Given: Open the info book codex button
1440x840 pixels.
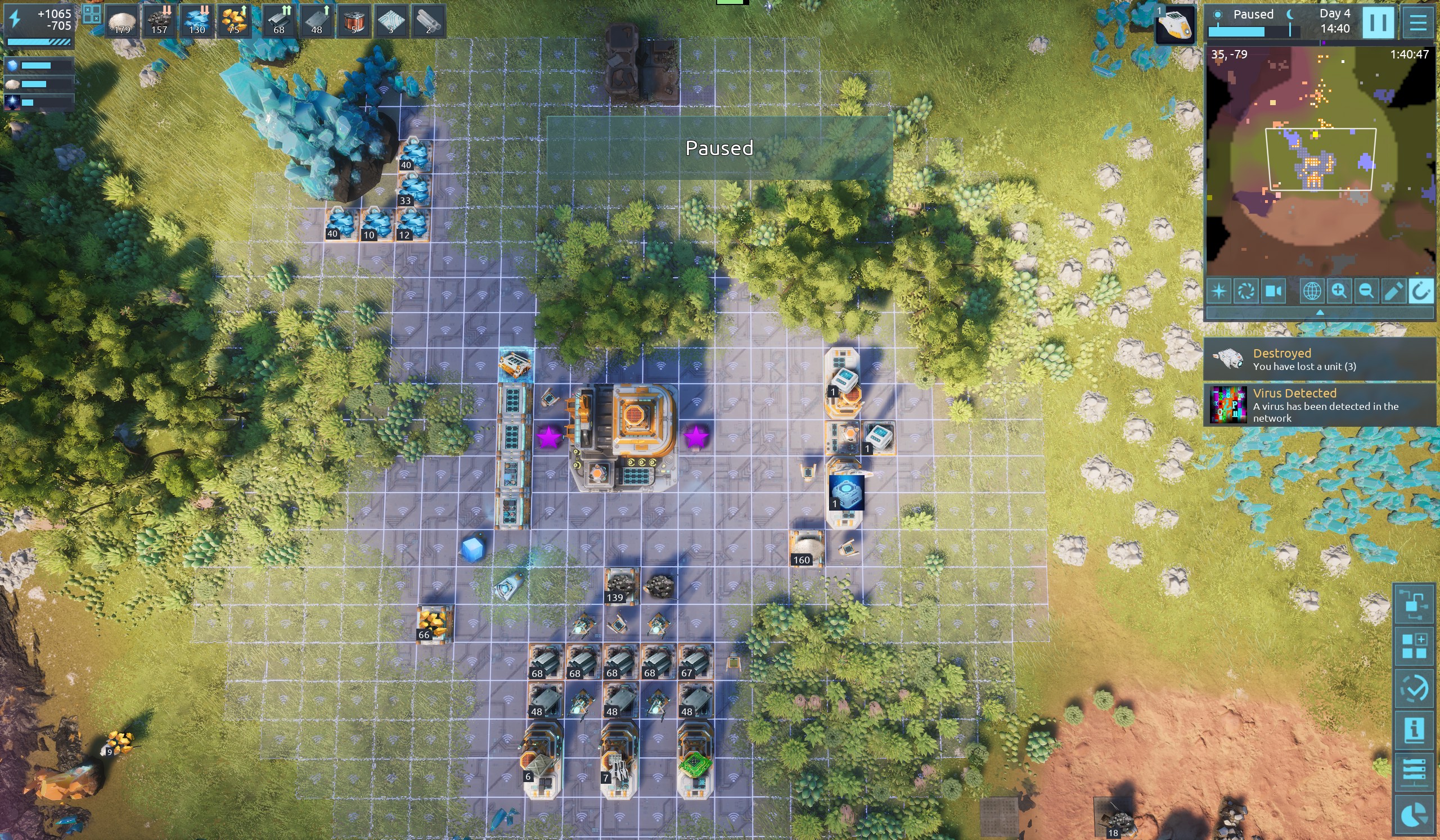Looking at the screenshot, I should tap(1414, 730).
